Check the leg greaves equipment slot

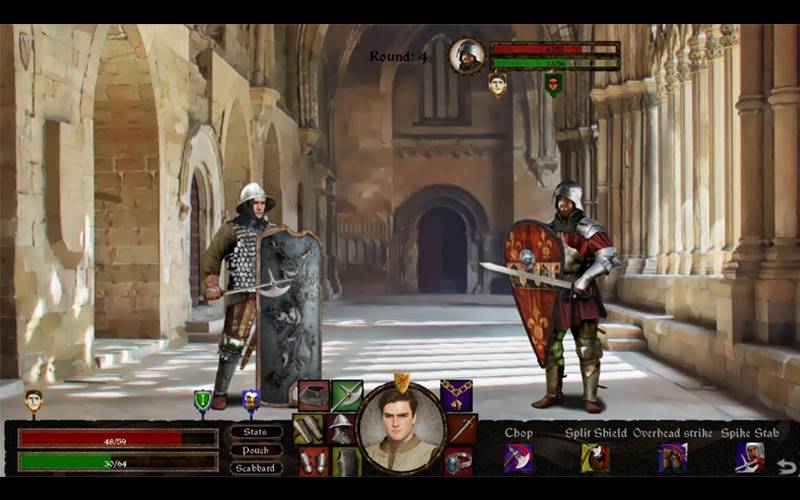coord(313,462)
